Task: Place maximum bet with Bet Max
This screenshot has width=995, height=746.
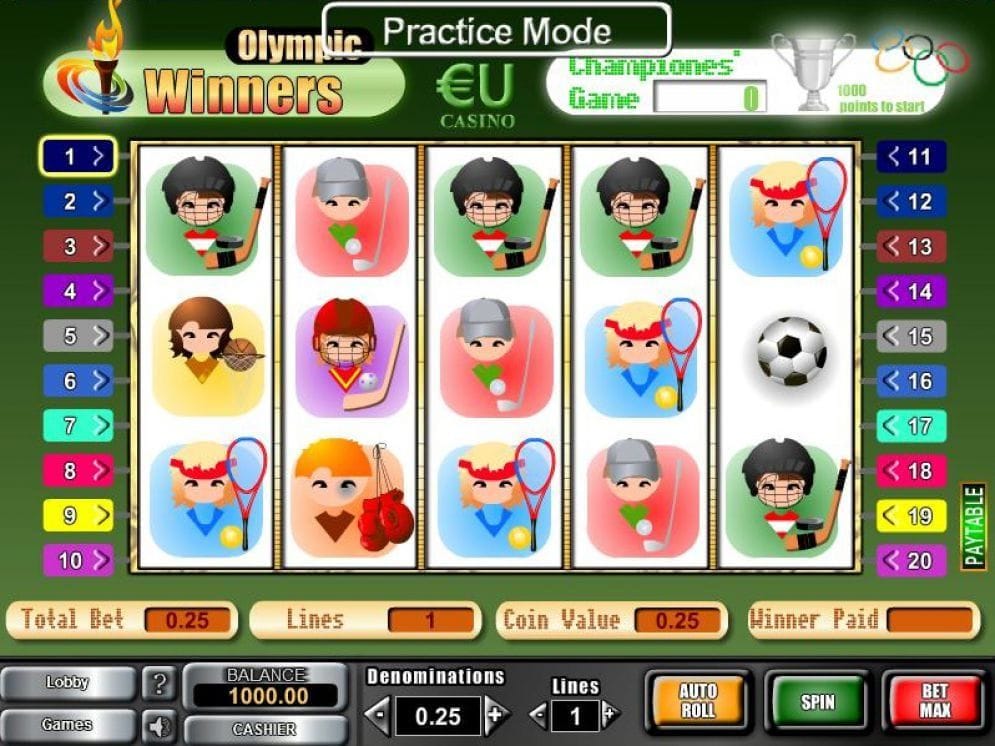Action: (934, 701)
